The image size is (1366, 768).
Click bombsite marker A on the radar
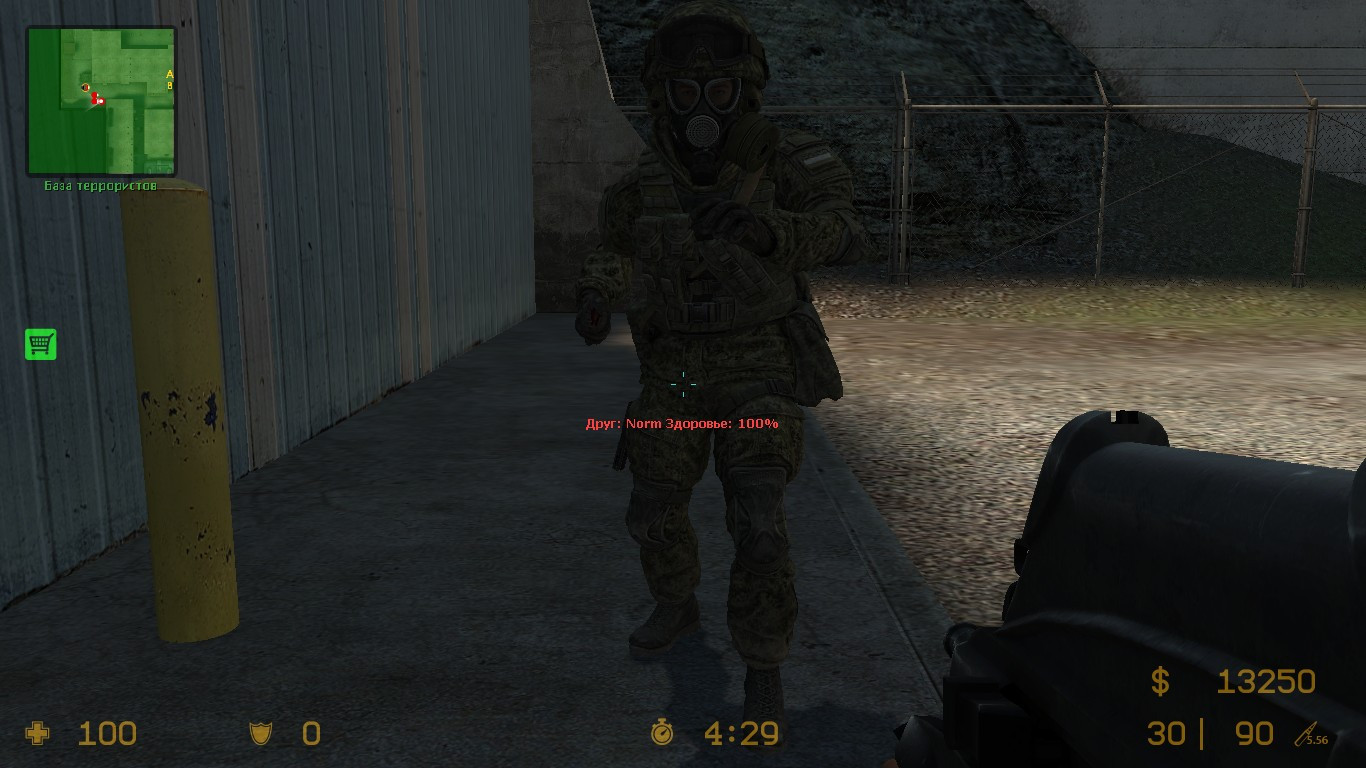pos(170,74)
